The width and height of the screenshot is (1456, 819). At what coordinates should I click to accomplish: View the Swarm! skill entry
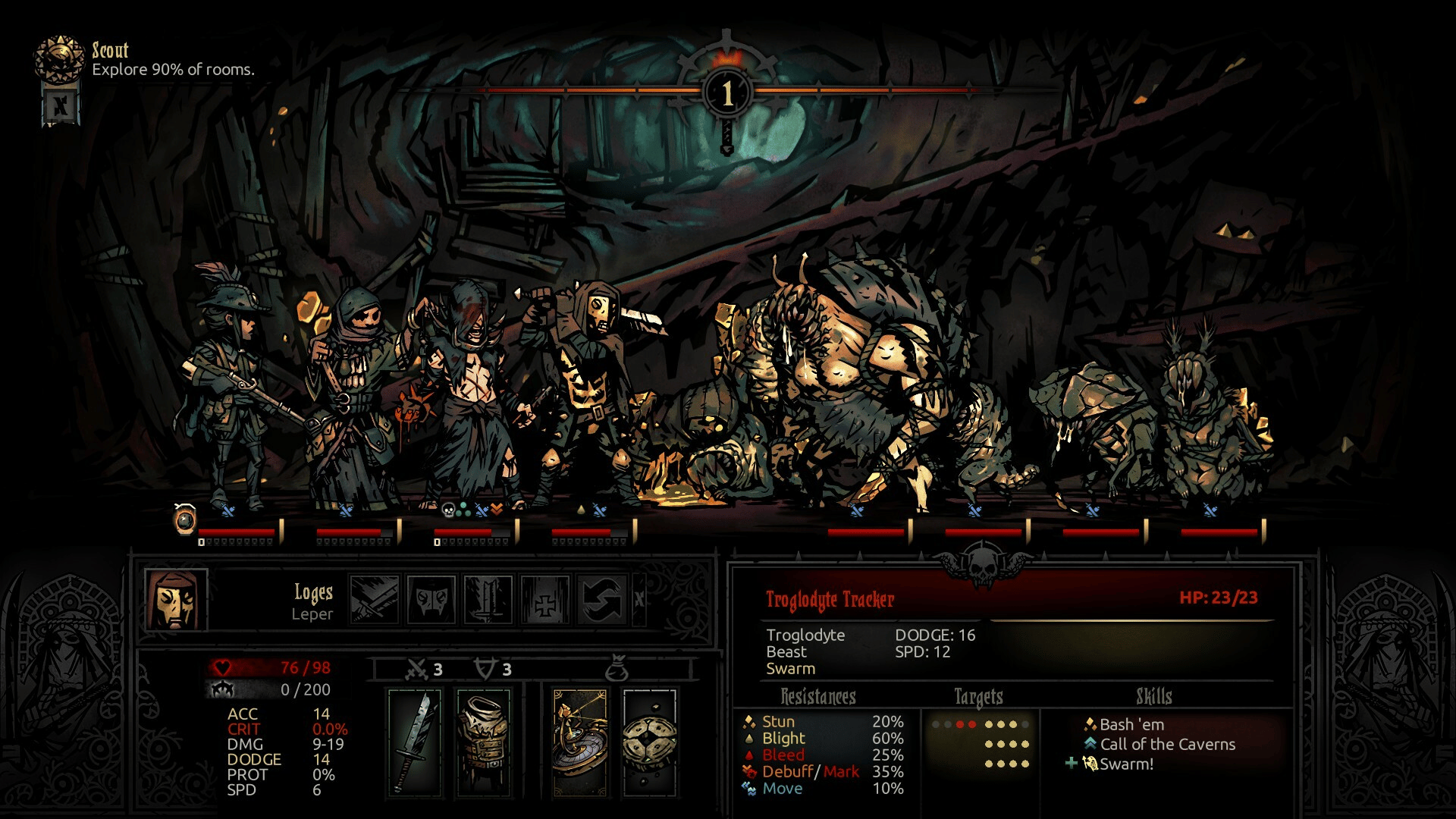point(1126,764)
